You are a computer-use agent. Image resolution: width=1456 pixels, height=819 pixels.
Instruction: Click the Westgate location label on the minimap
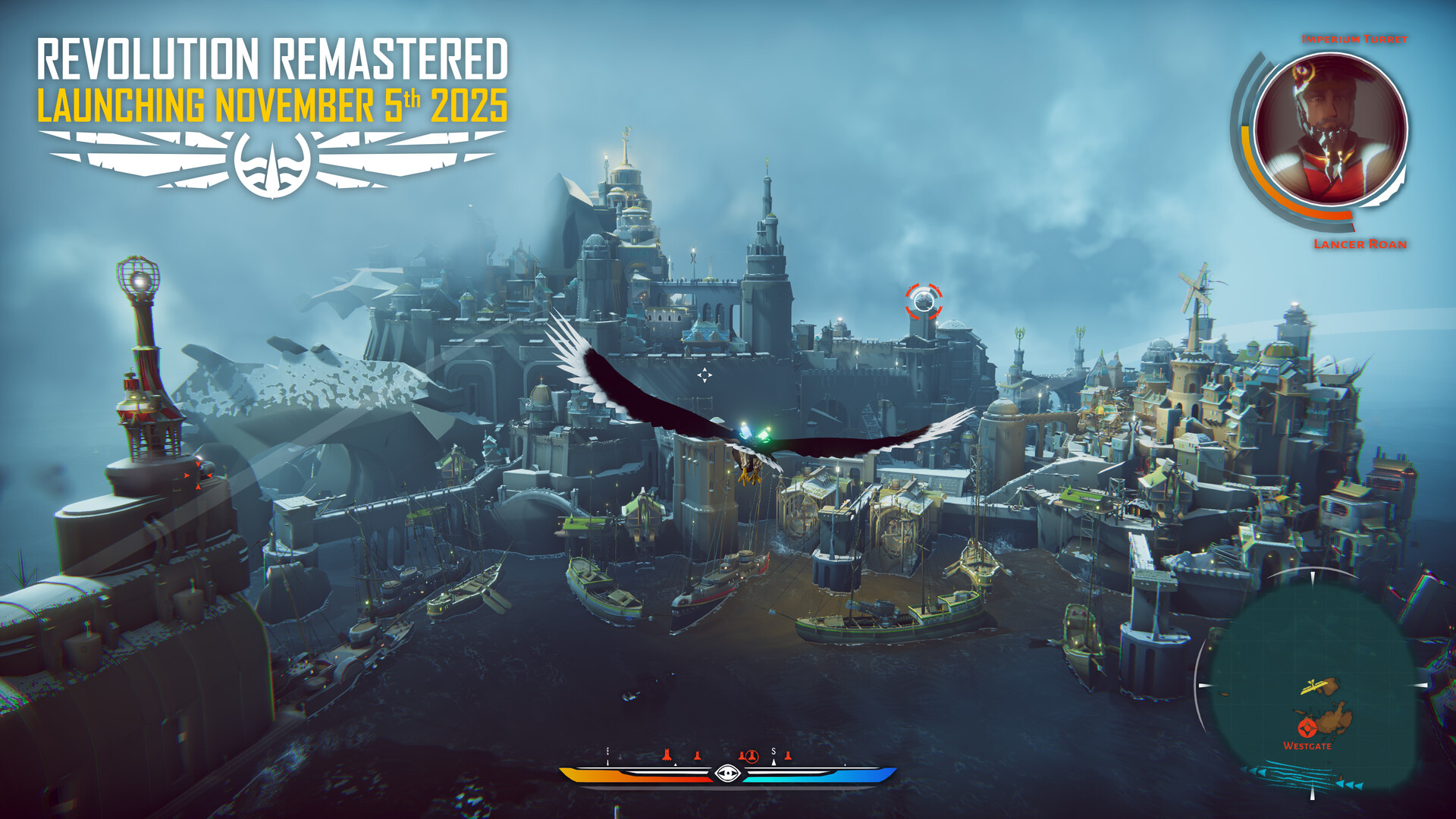[1307, 746]
